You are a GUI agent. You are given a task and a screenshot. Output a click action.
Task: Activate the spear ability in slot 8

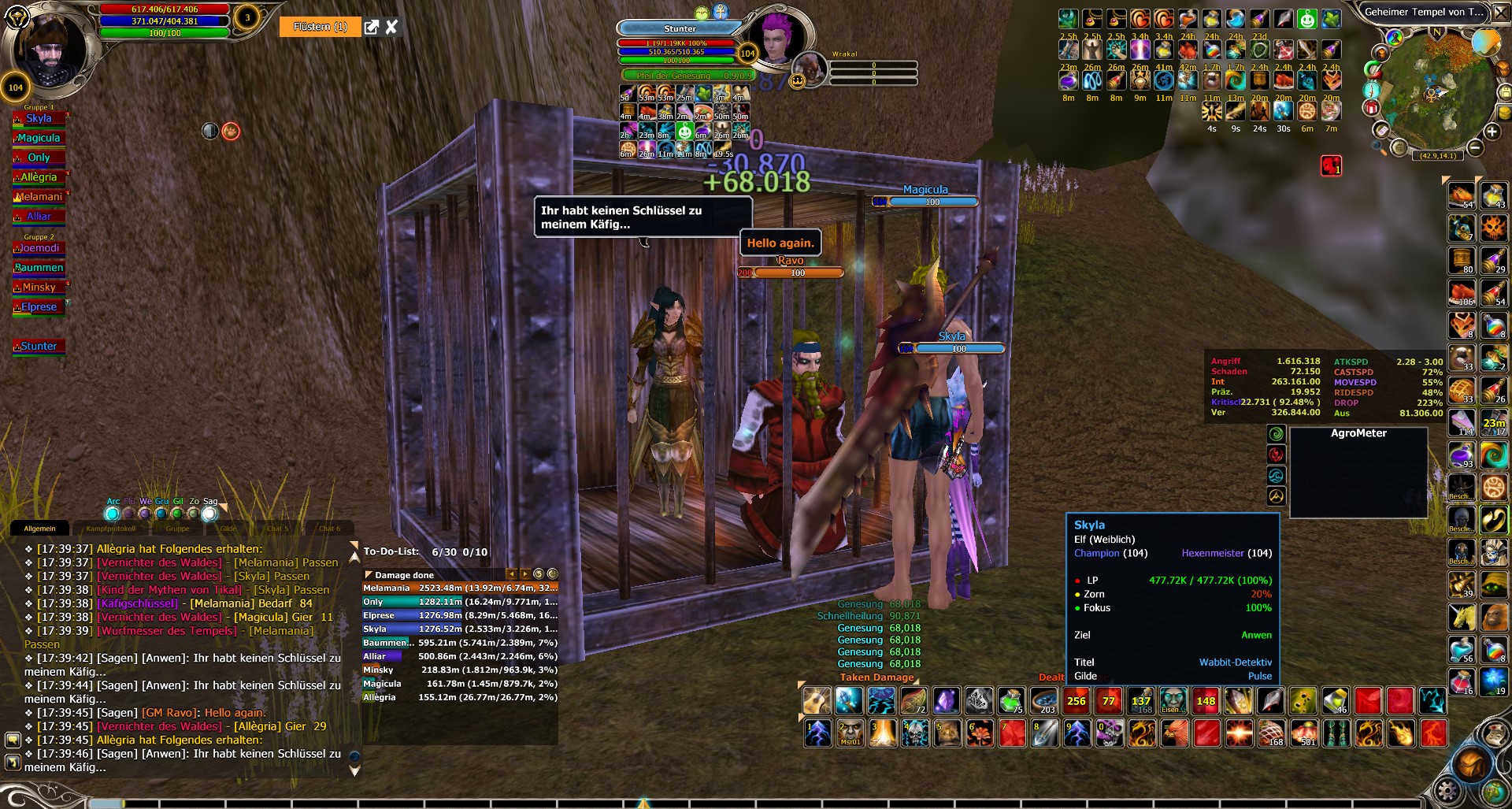1045,733
